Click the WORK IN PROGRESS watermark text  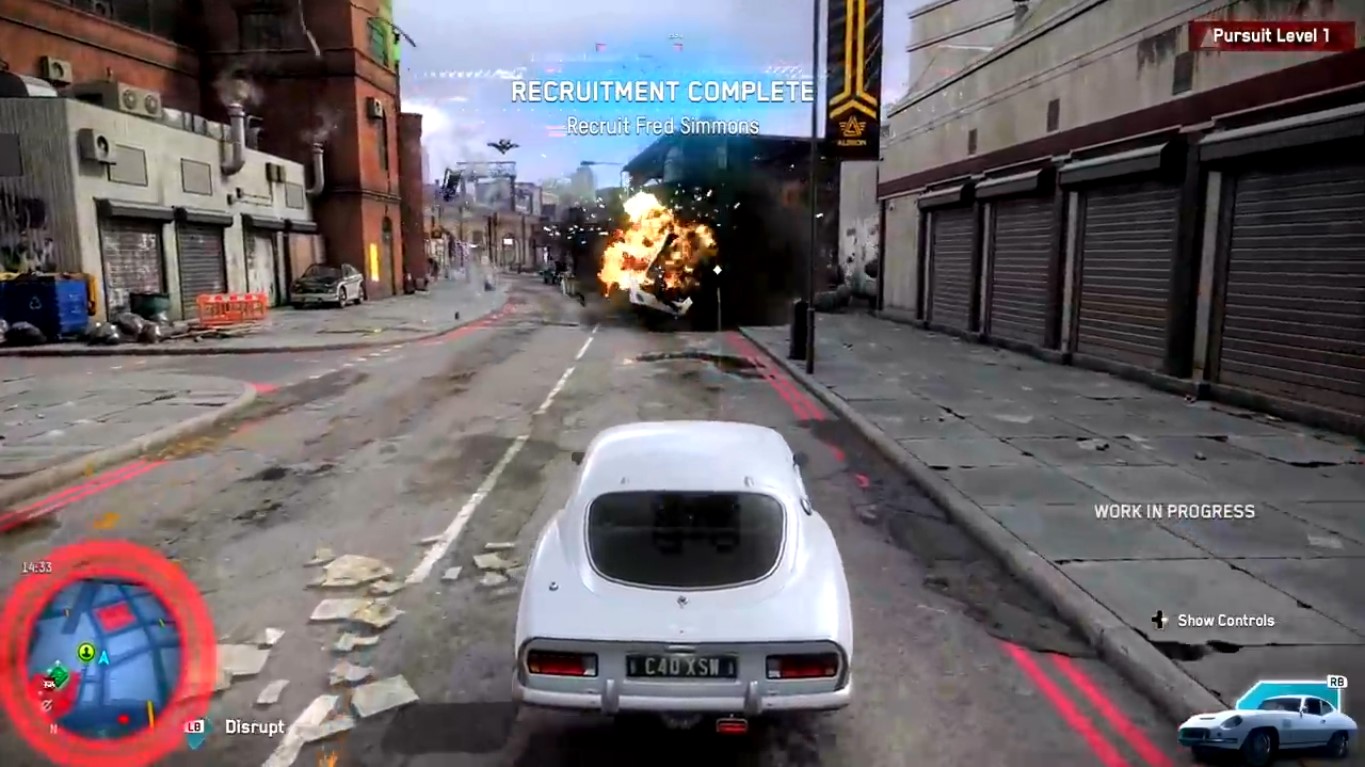tap(1173, 510)
